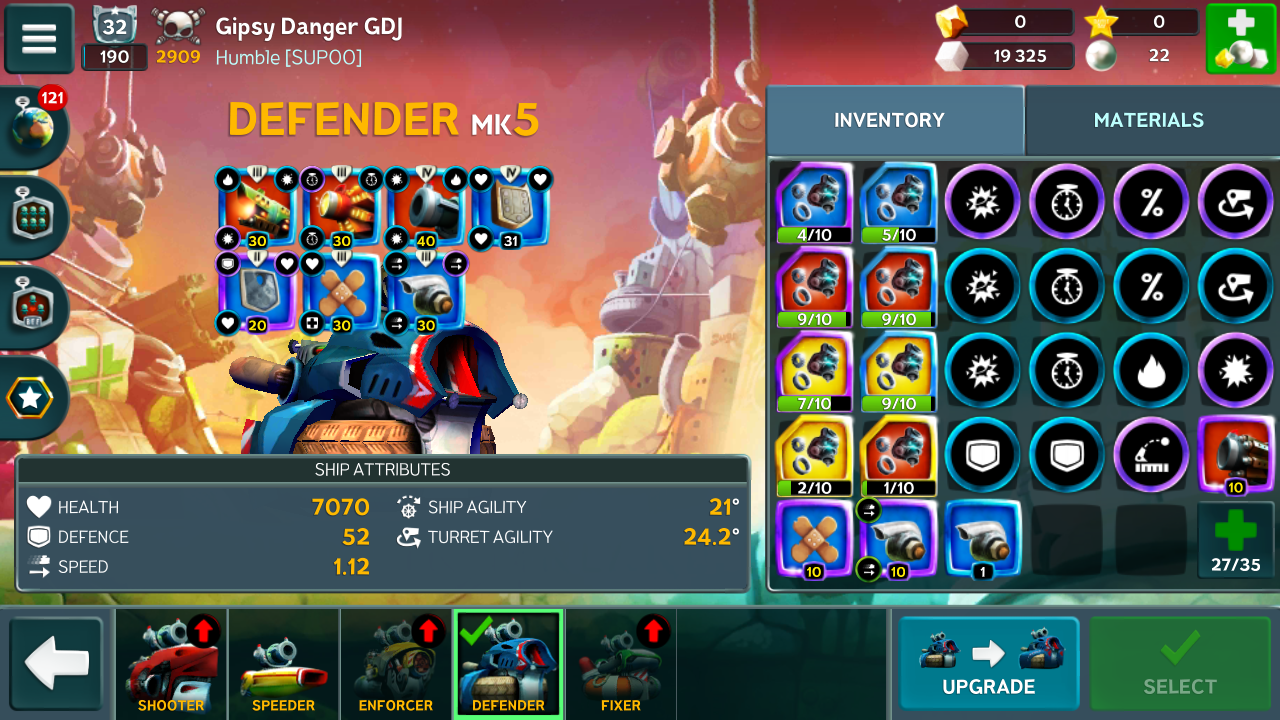
Task: Select the Inventory tab
Action: pos(889,120)
